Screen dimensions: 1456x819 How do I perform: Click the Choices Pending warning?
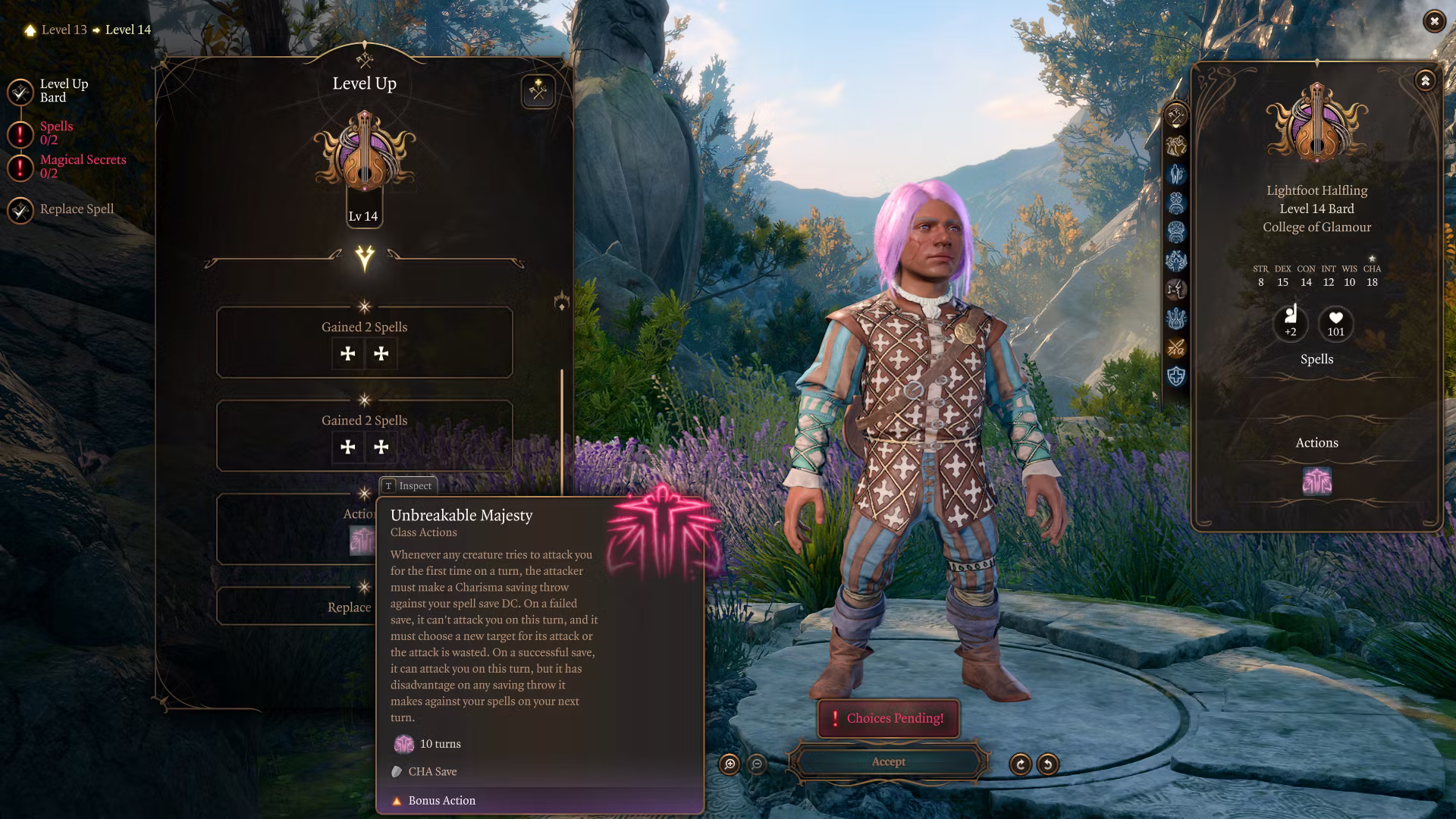point(888,718)
